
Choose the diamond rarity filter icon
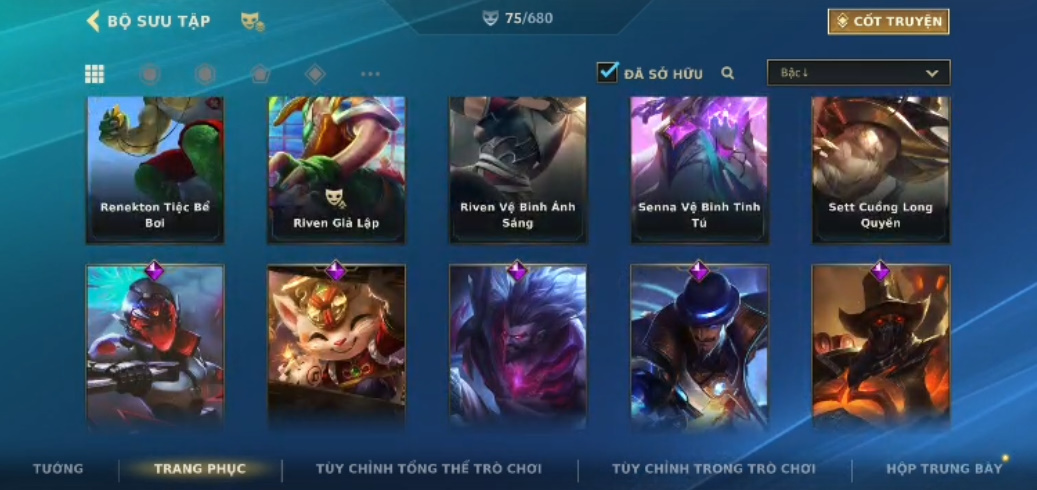click(315, 73)
